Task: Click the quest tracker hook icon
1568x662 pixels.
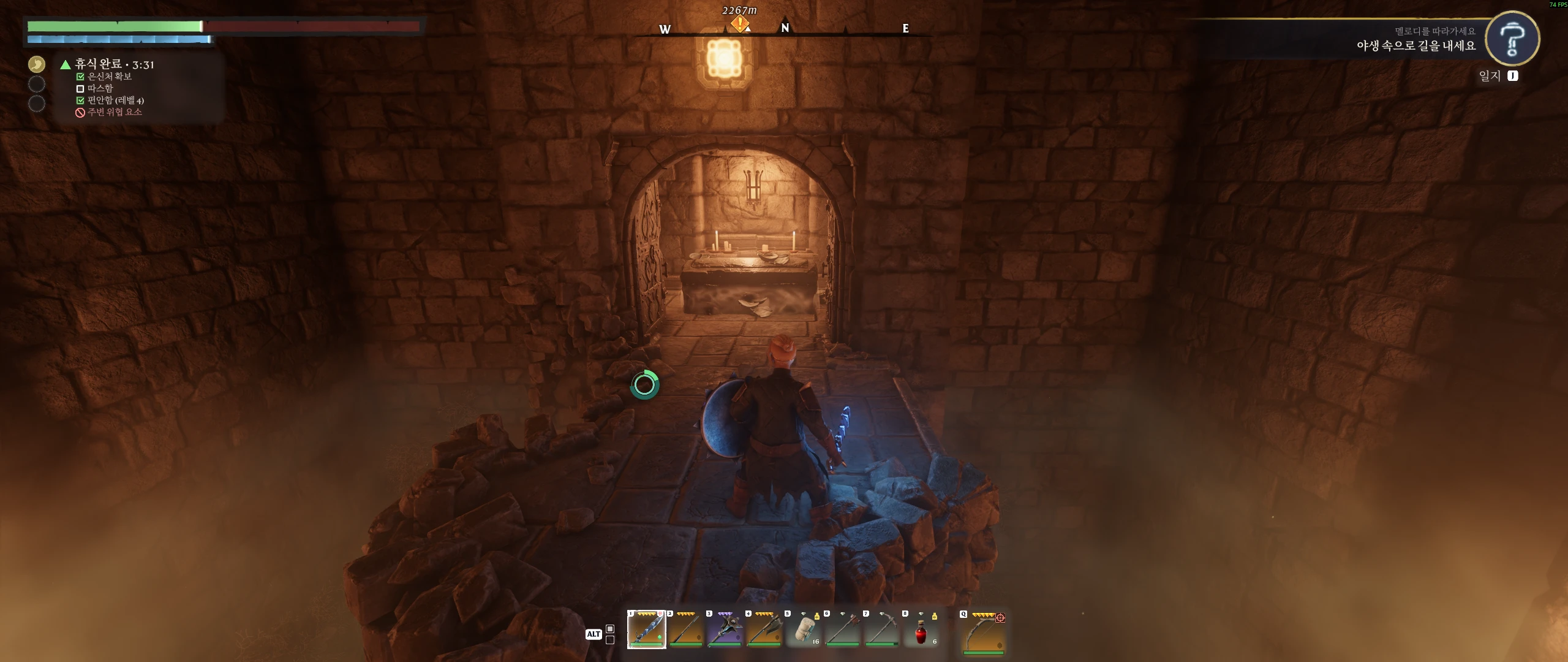Action: click(1512, 39)
